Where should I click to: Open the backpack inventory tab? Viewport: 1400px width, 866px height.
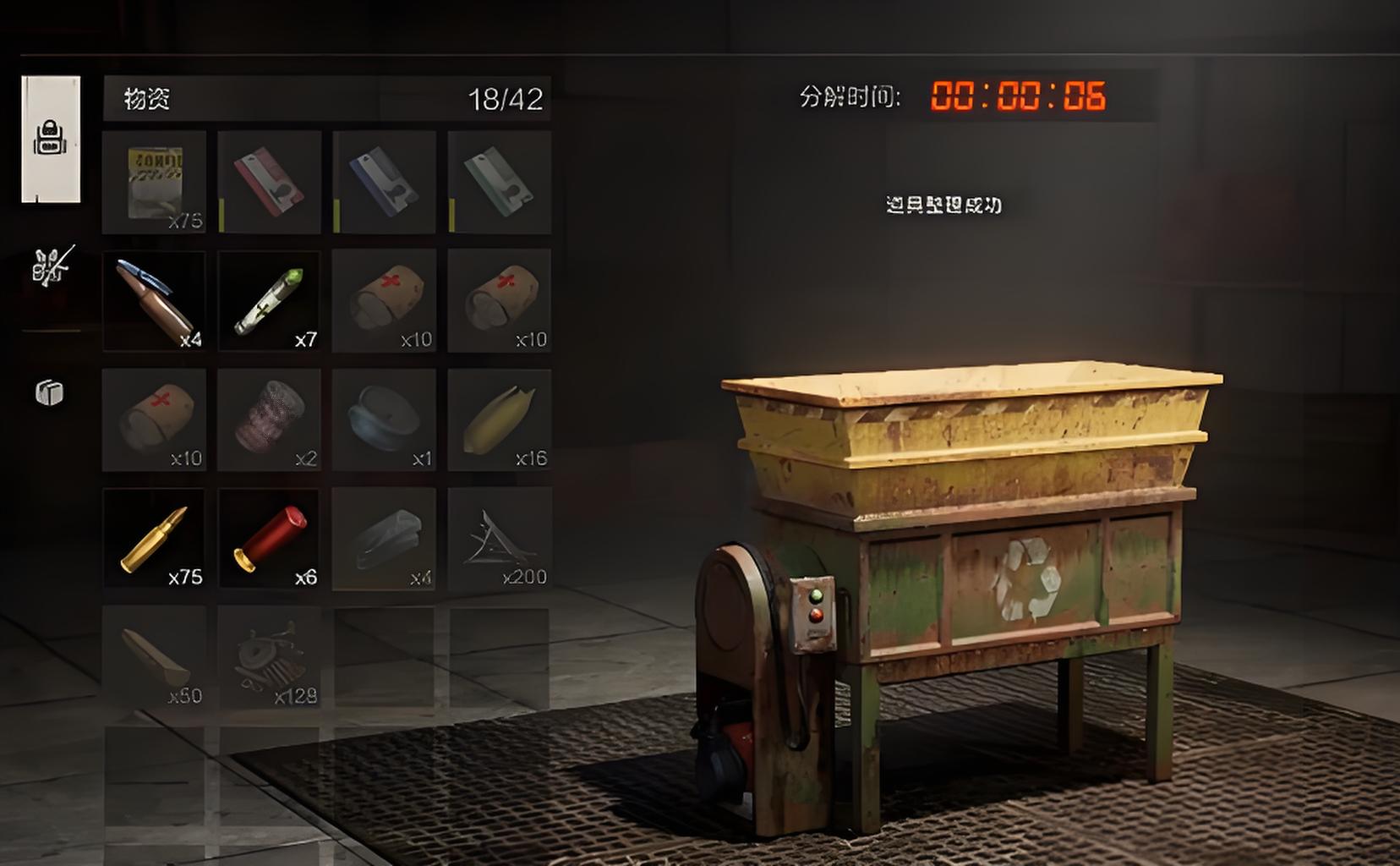[x=51, y=139]
